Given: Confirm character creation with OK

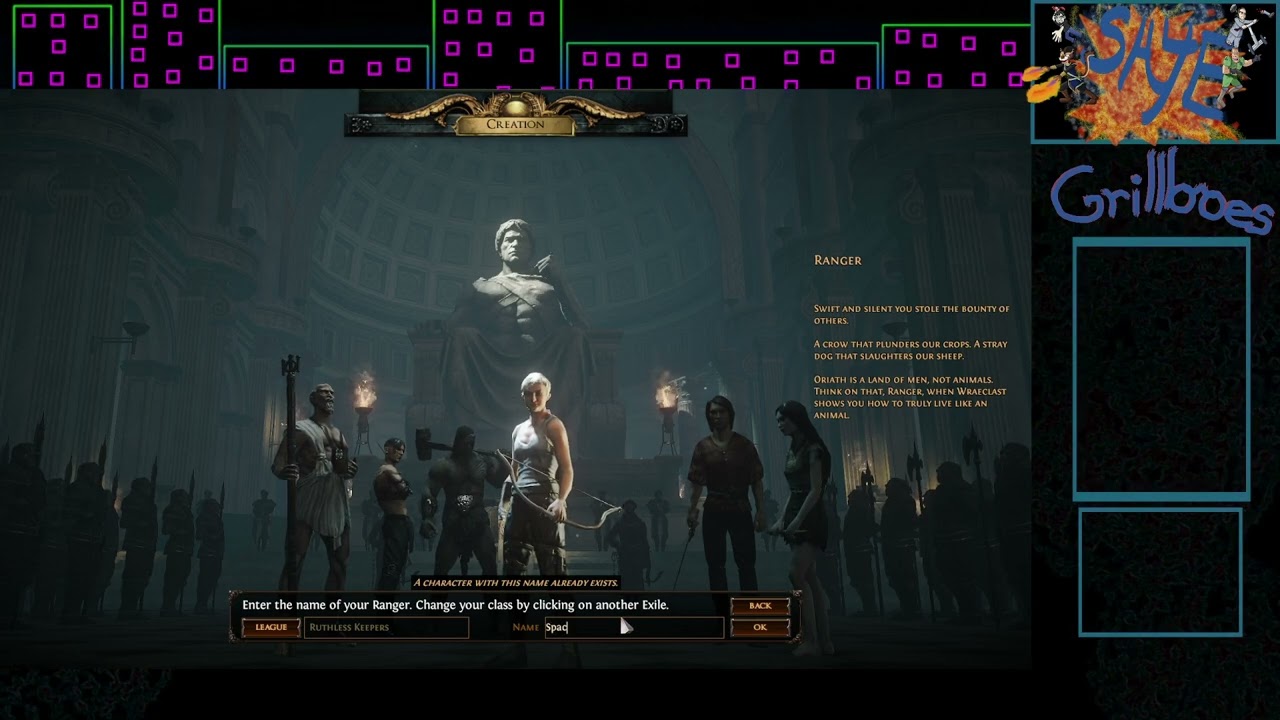Looking at the screenshot, I should point(760,628).
